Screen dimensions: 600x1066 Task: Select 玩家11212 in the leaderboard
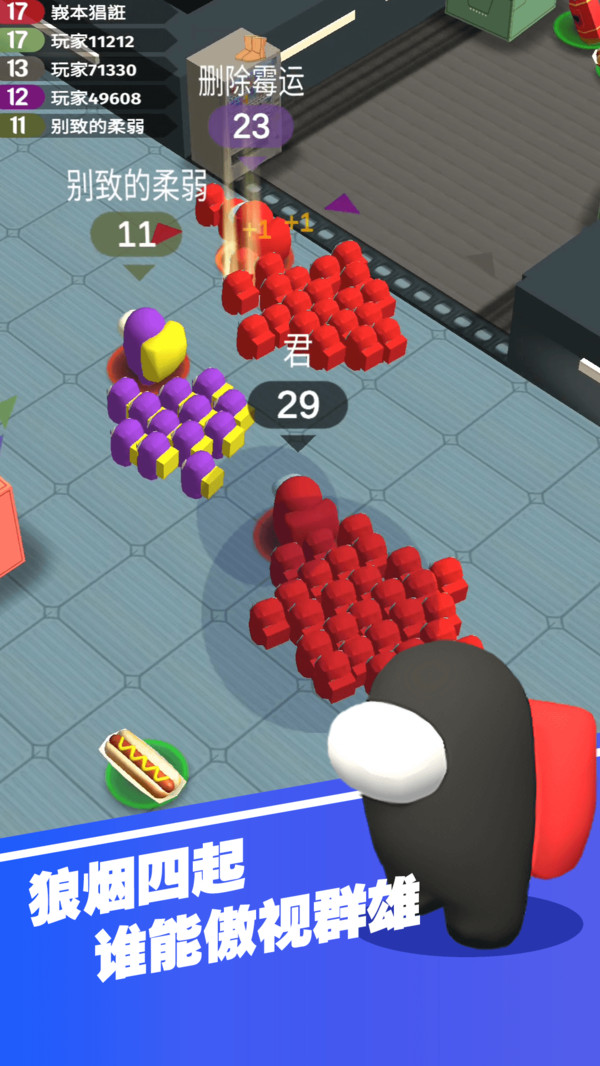(x=90, y=41)
